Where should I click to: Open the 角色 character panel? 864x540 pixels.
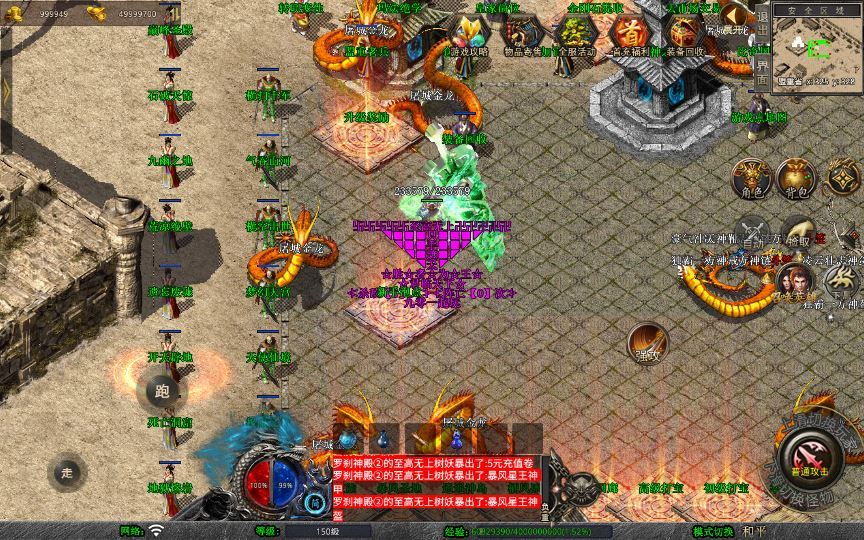click(752, 176)
